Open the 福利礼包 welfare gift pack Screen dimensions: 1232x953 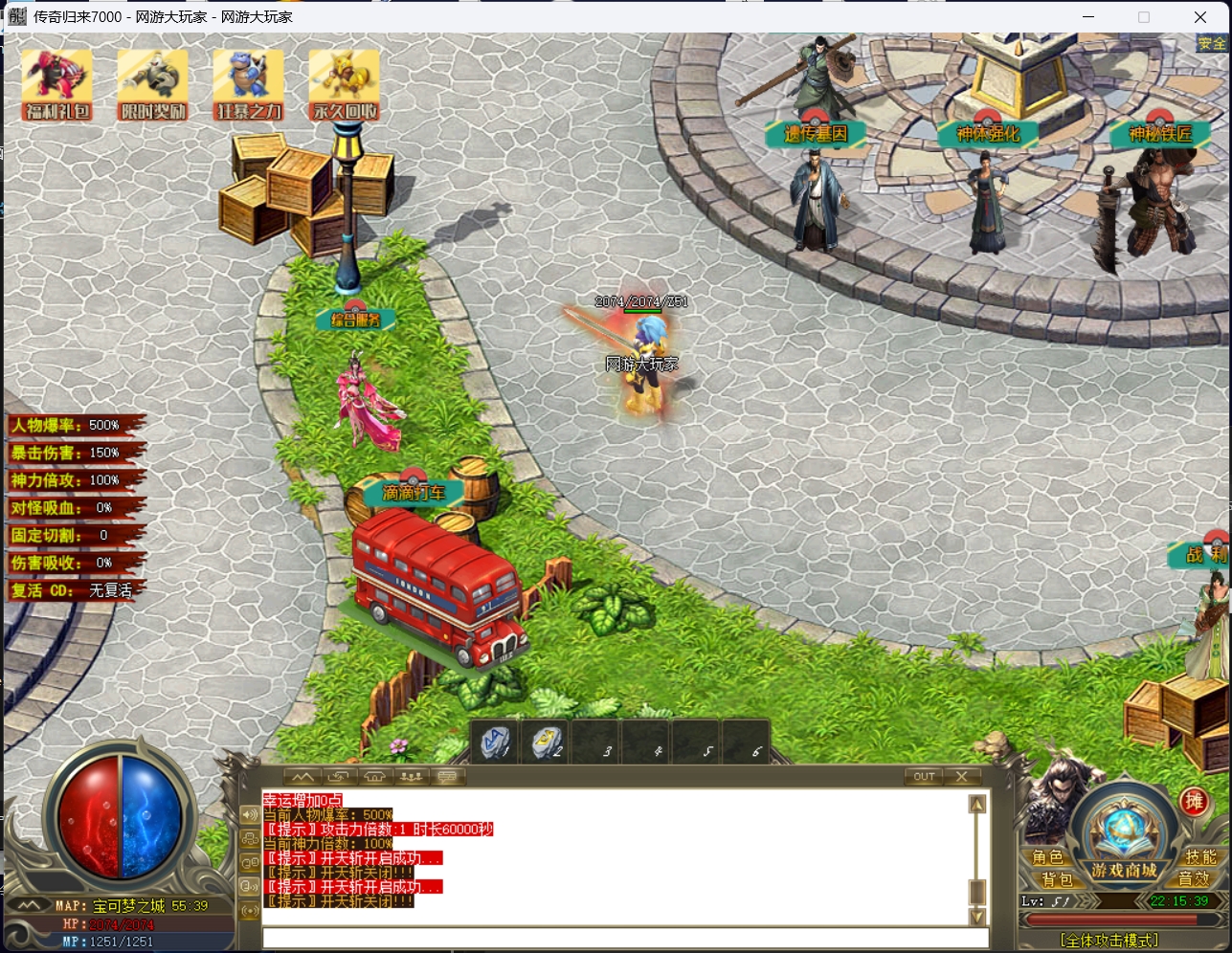[57, 84]
